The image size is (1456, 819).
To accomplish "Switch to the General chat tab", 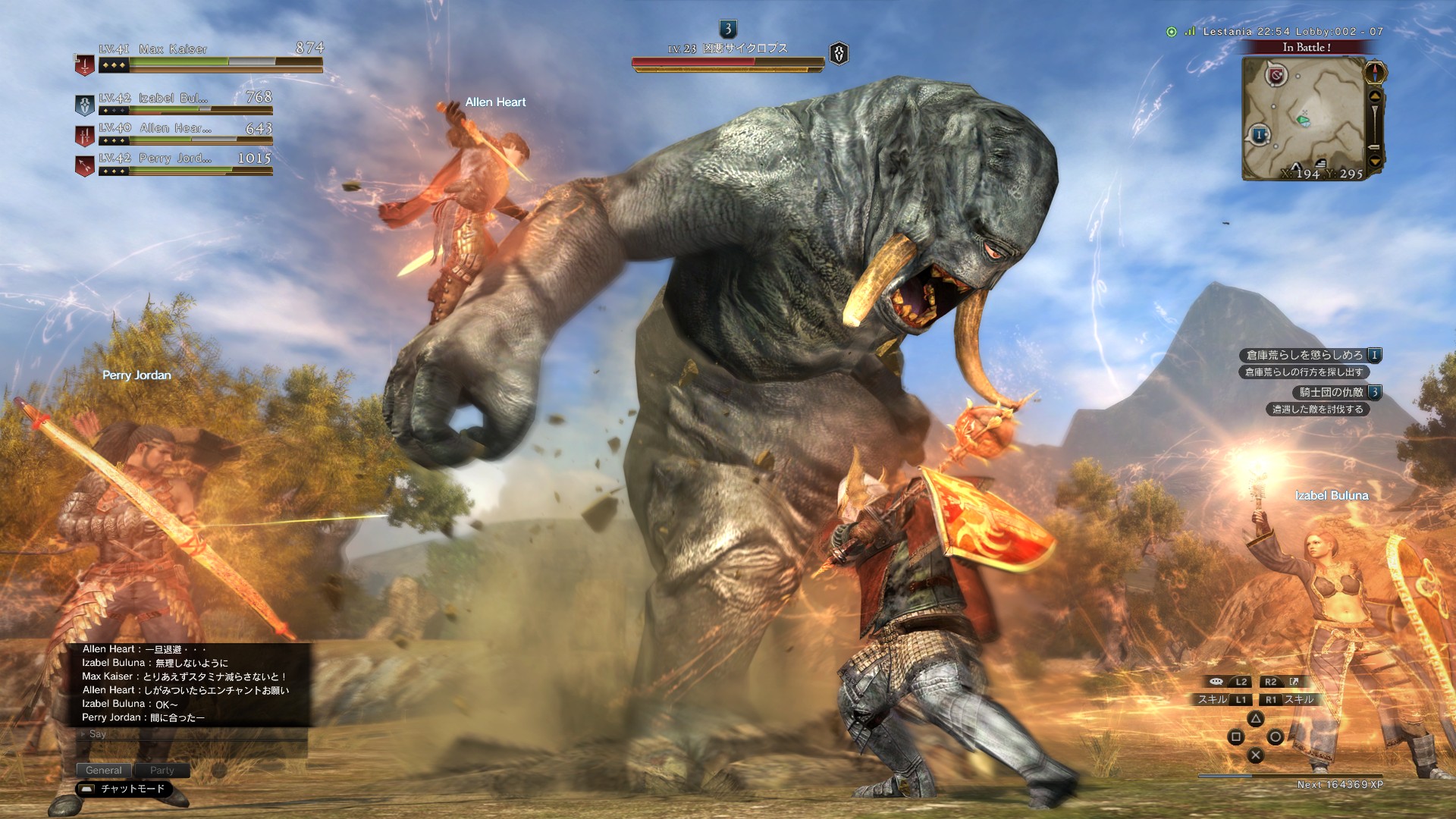I will click(x=104, y=770).
